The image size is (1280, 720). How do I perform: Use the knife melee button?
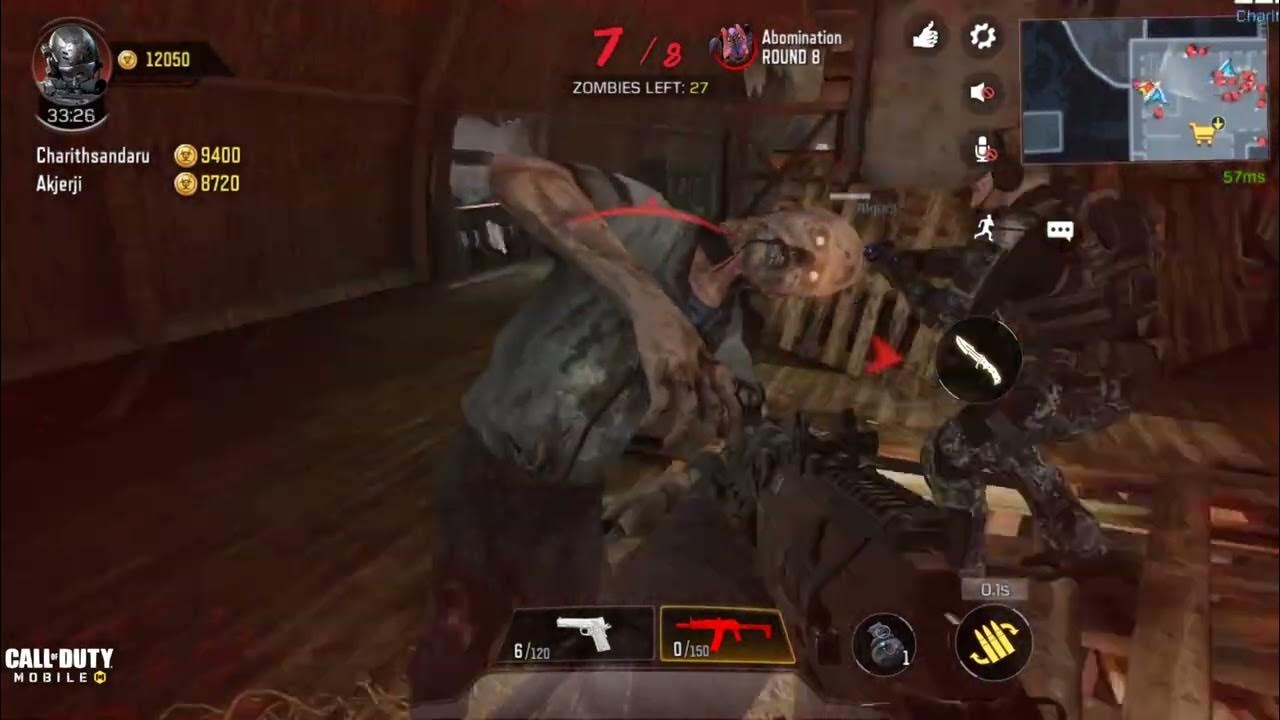[979, 359]
